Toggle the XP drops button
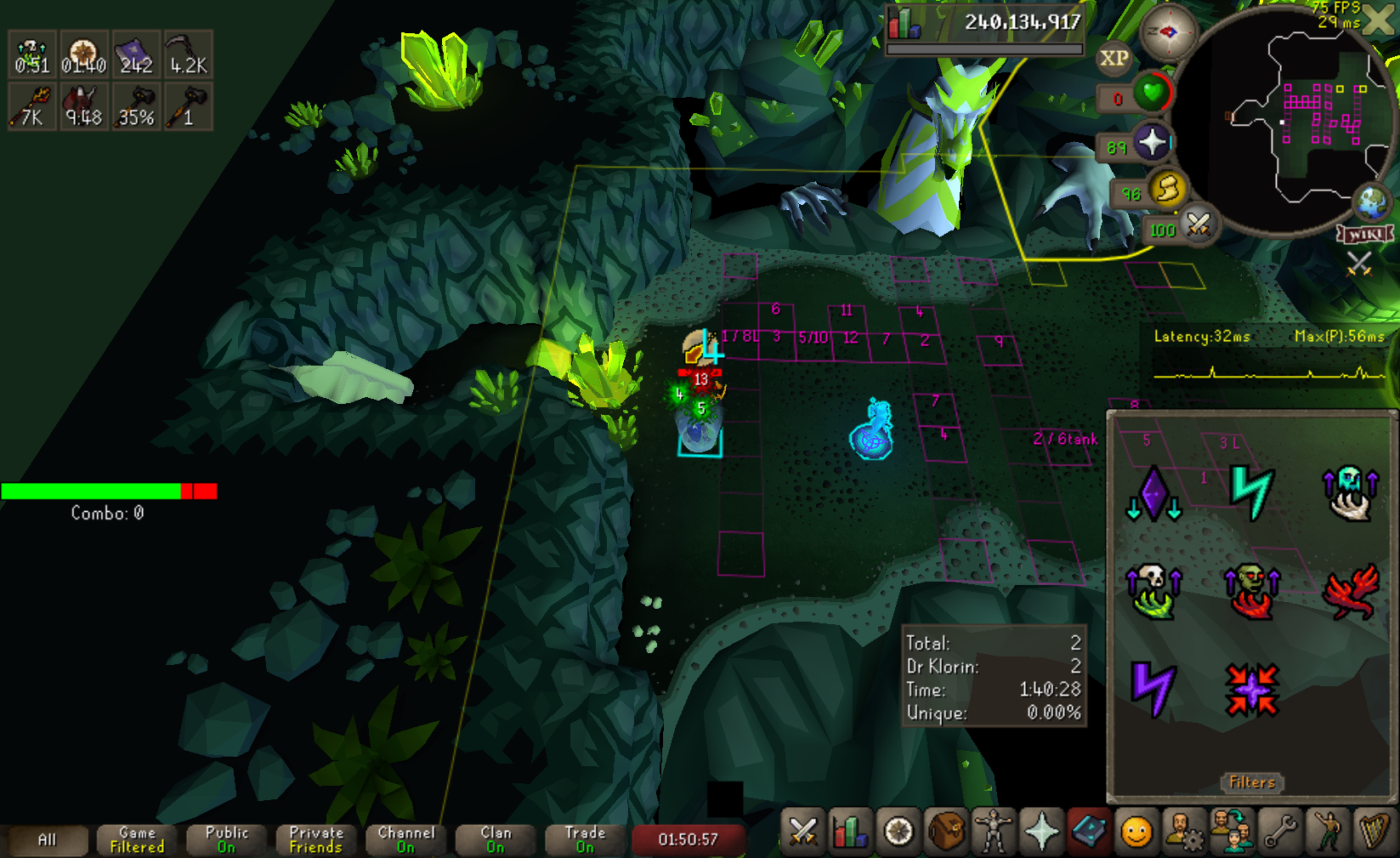The height and width of the screenshot is (858, 1400). (x=1114, y=59)
